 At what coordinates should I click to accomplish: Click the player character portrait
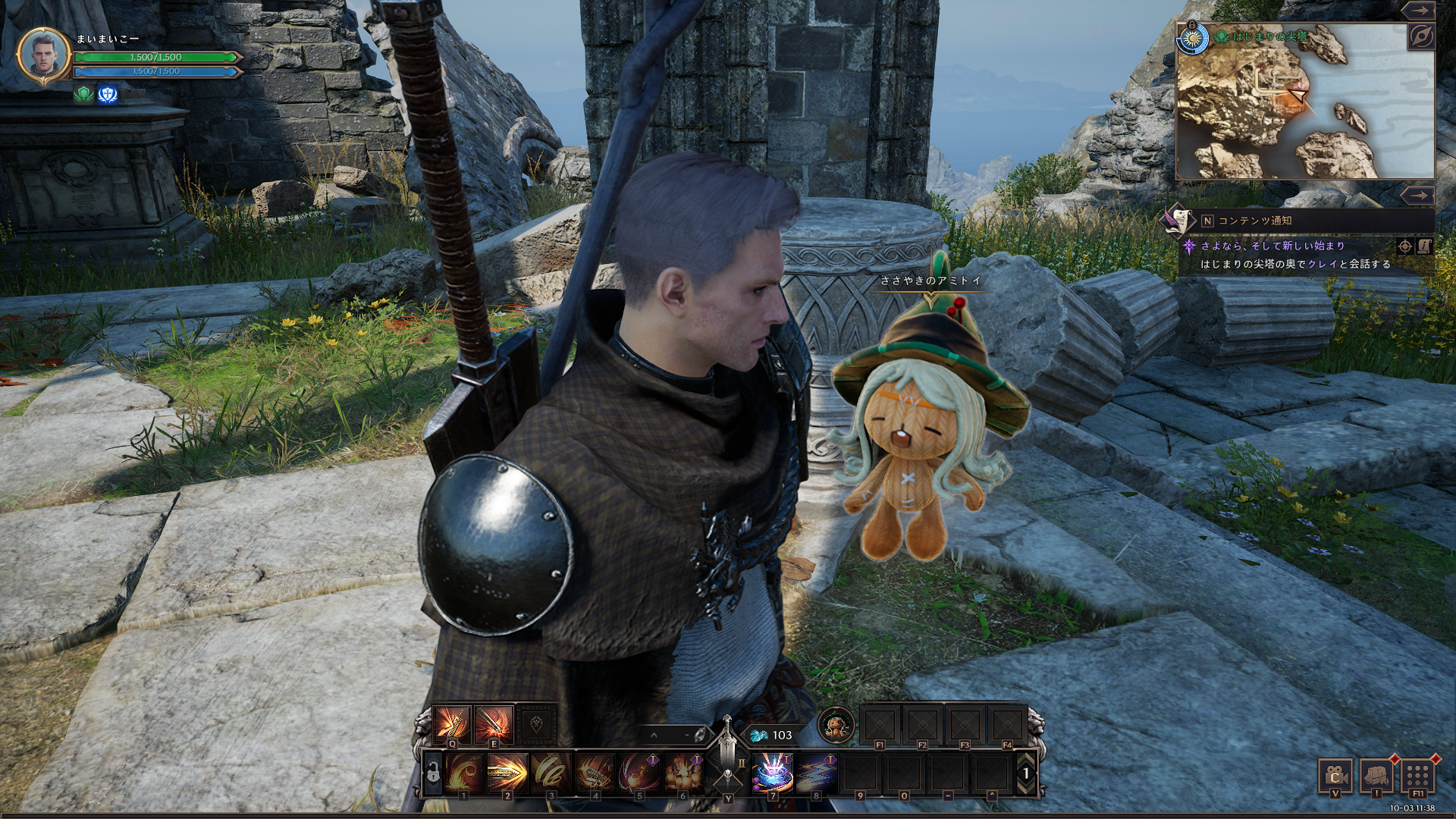pos(44,55)
